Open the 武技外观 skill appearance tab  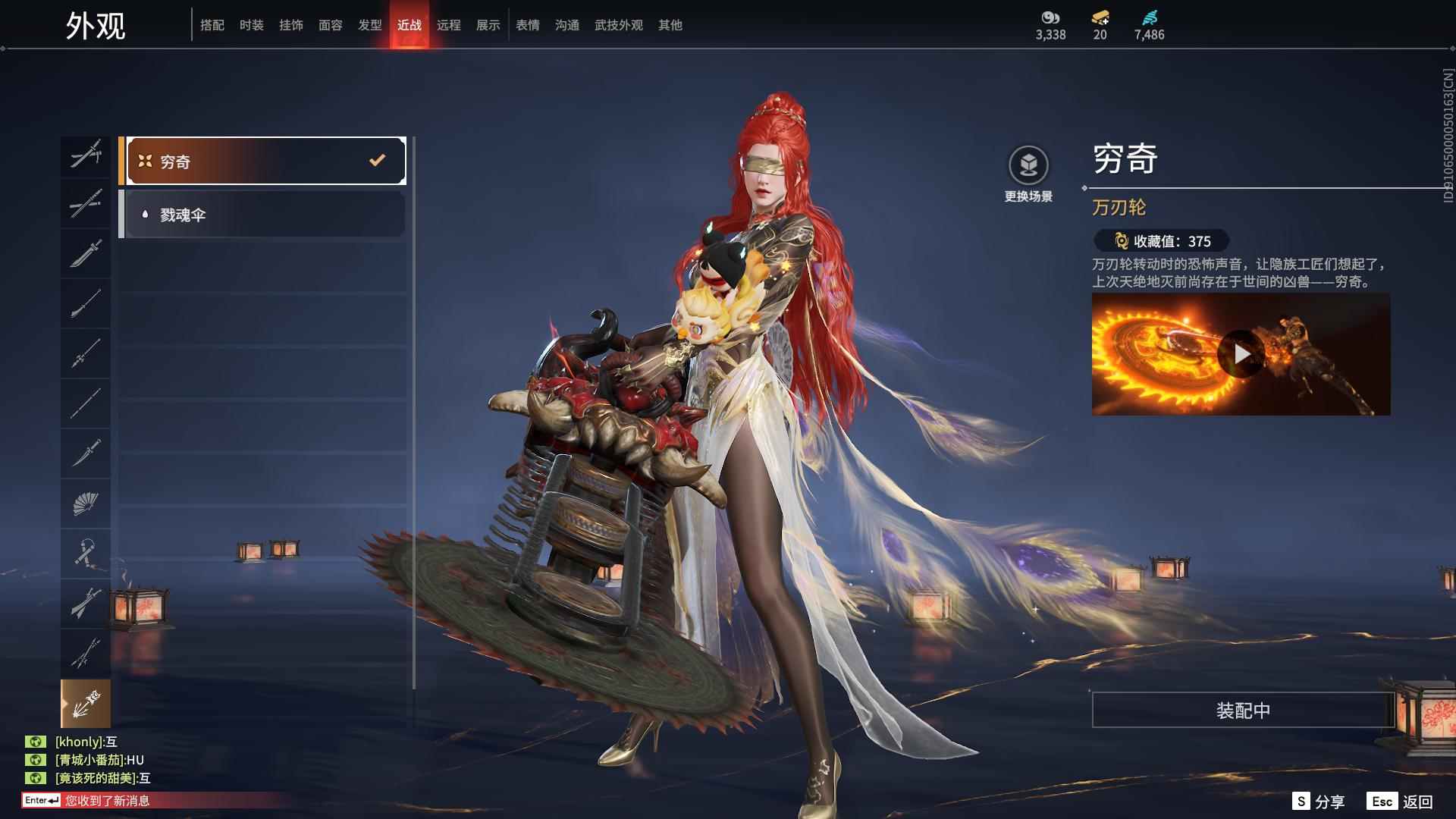point(619,25)
